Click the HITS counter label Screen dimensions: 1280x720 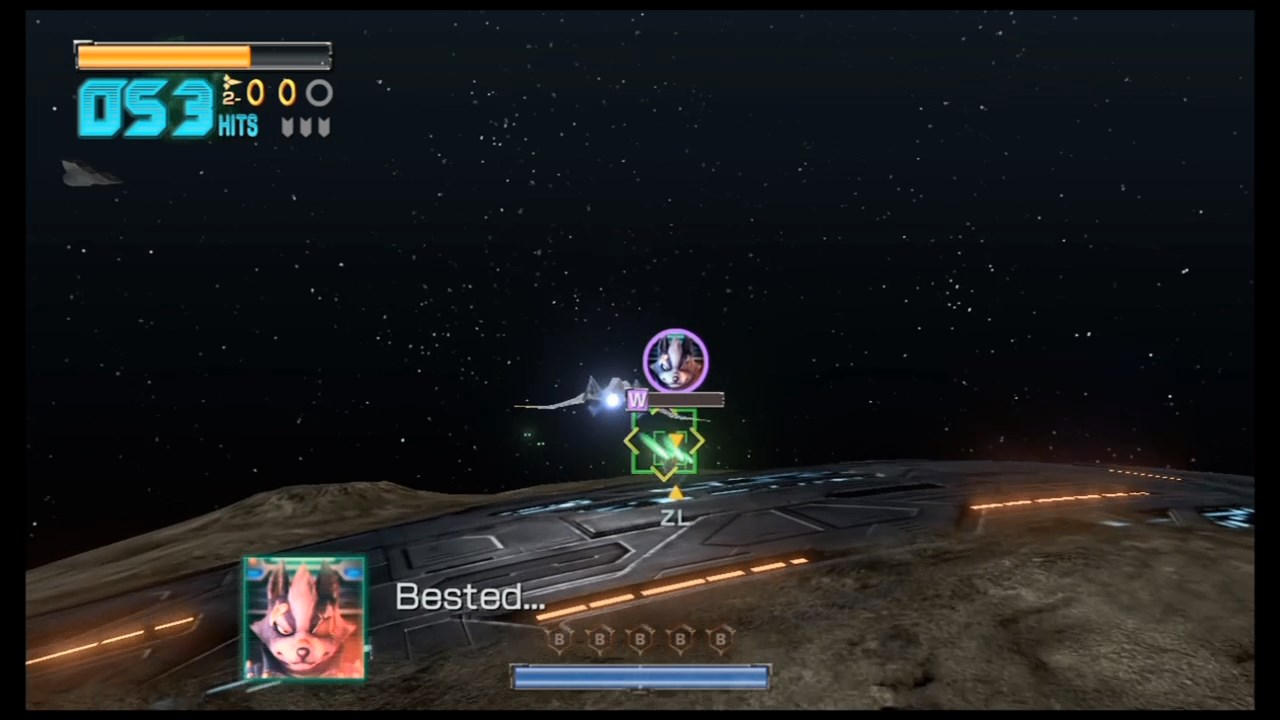(238, 126)
